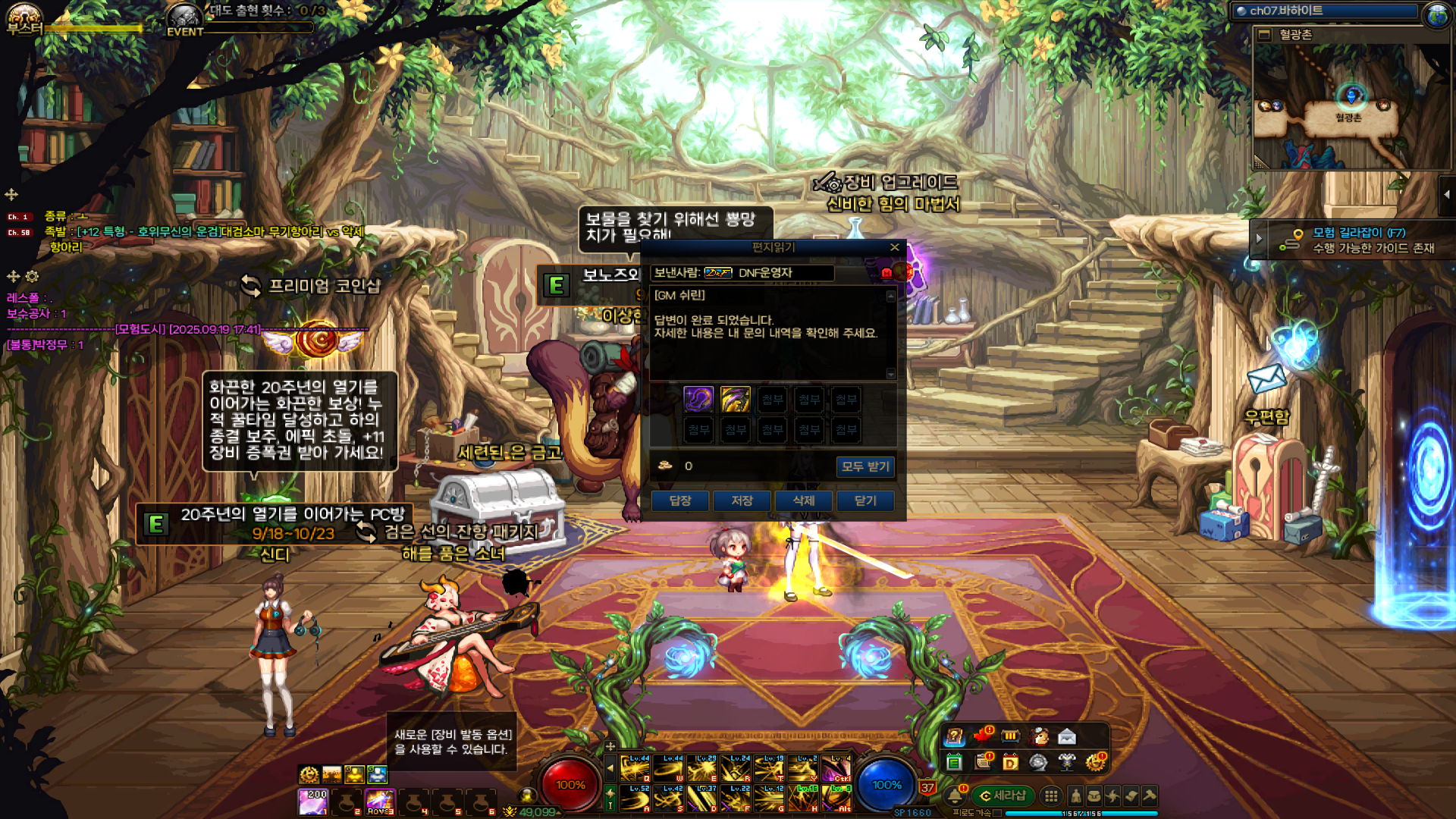Save the letter using 저장
Screen dimensions: 1456x819
point(742,500)
